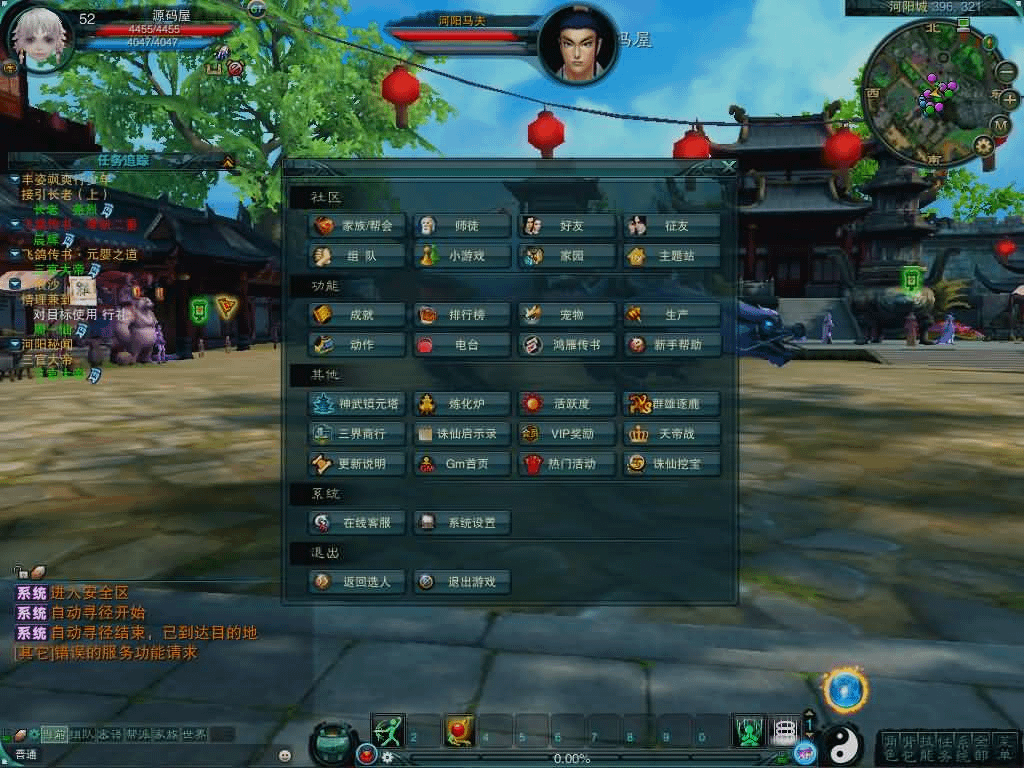Click 退出游戏 to quit the game
Screen dimensions: 1024x768
tap(462, 581)
